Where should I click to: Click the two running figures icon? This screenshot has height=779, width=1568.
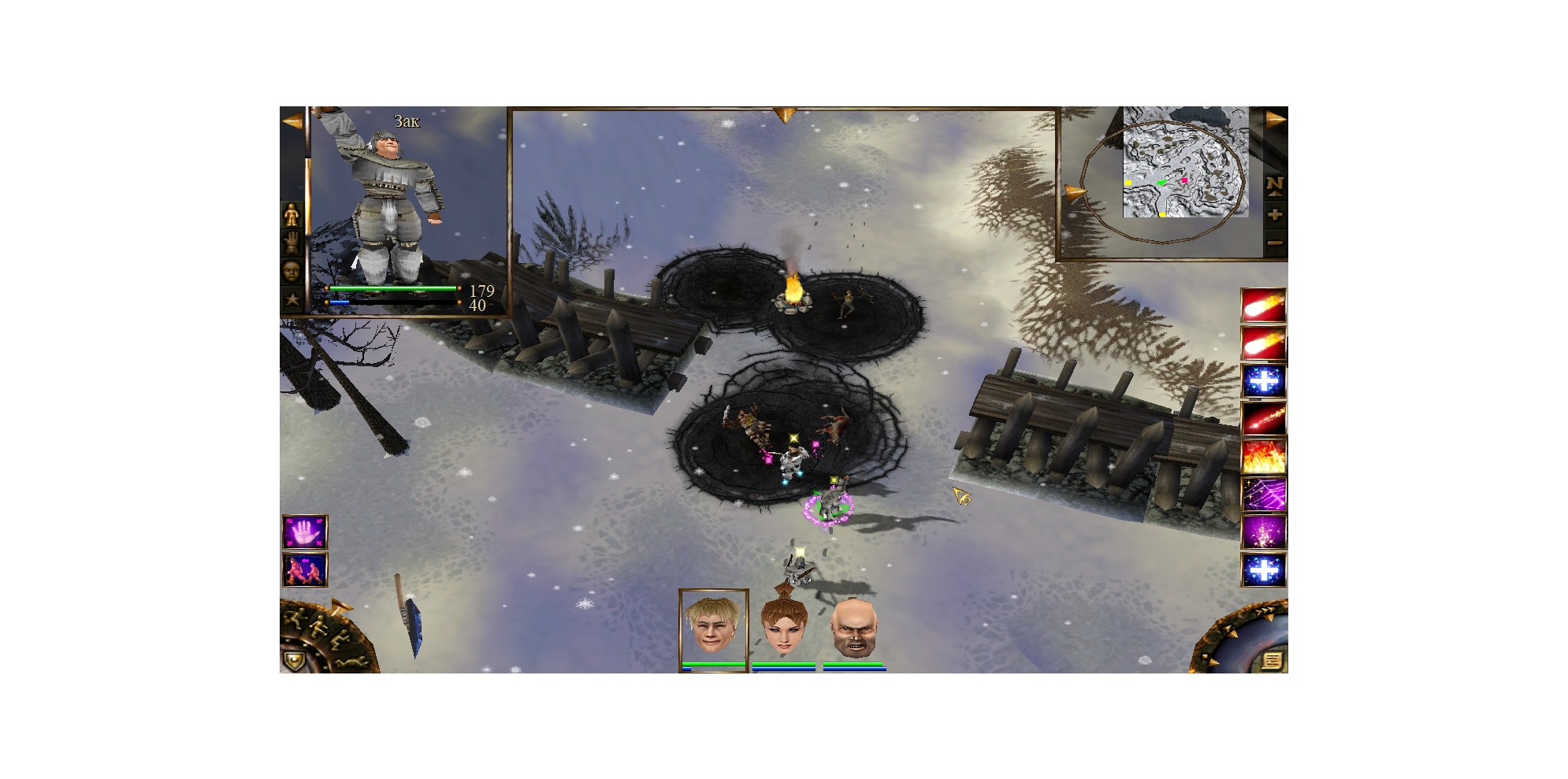click(304, 570)
